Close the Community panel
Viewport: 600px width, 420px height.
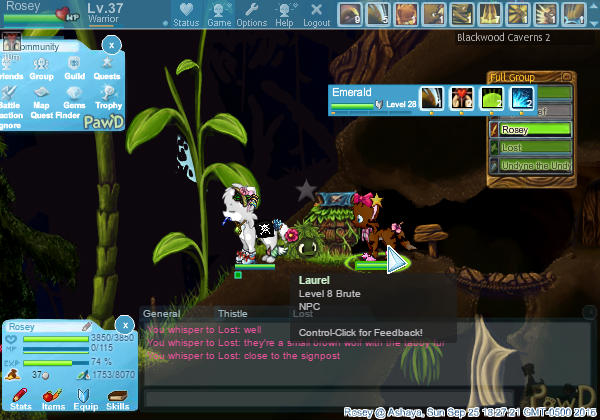click(112, 45)
